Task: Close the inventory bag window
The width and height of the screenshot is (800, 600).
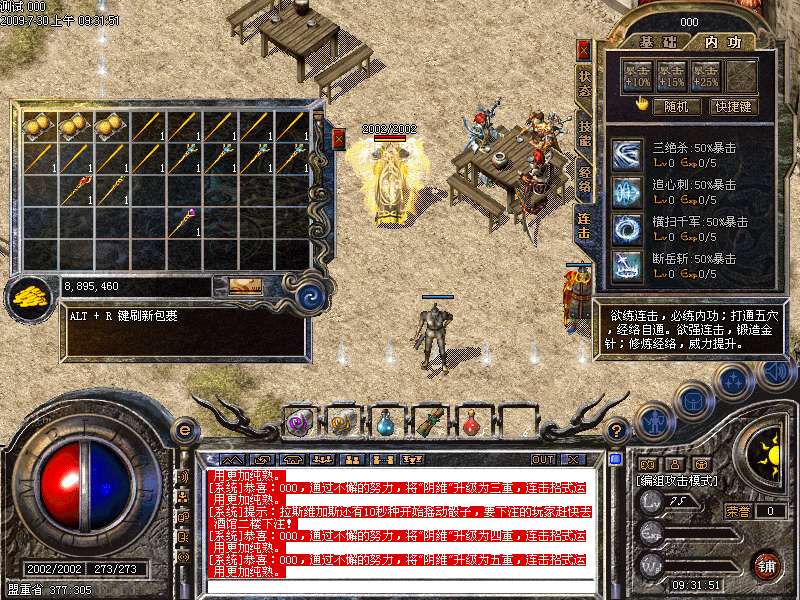Action: tap(339, 138)
